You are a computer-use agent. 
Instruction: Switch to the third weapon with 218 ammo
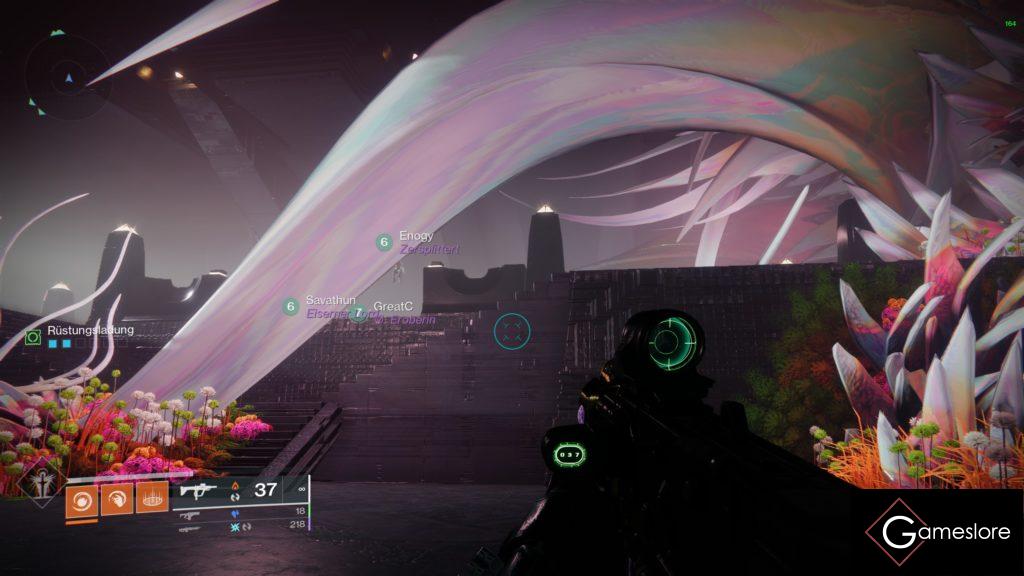click(190, 525)
